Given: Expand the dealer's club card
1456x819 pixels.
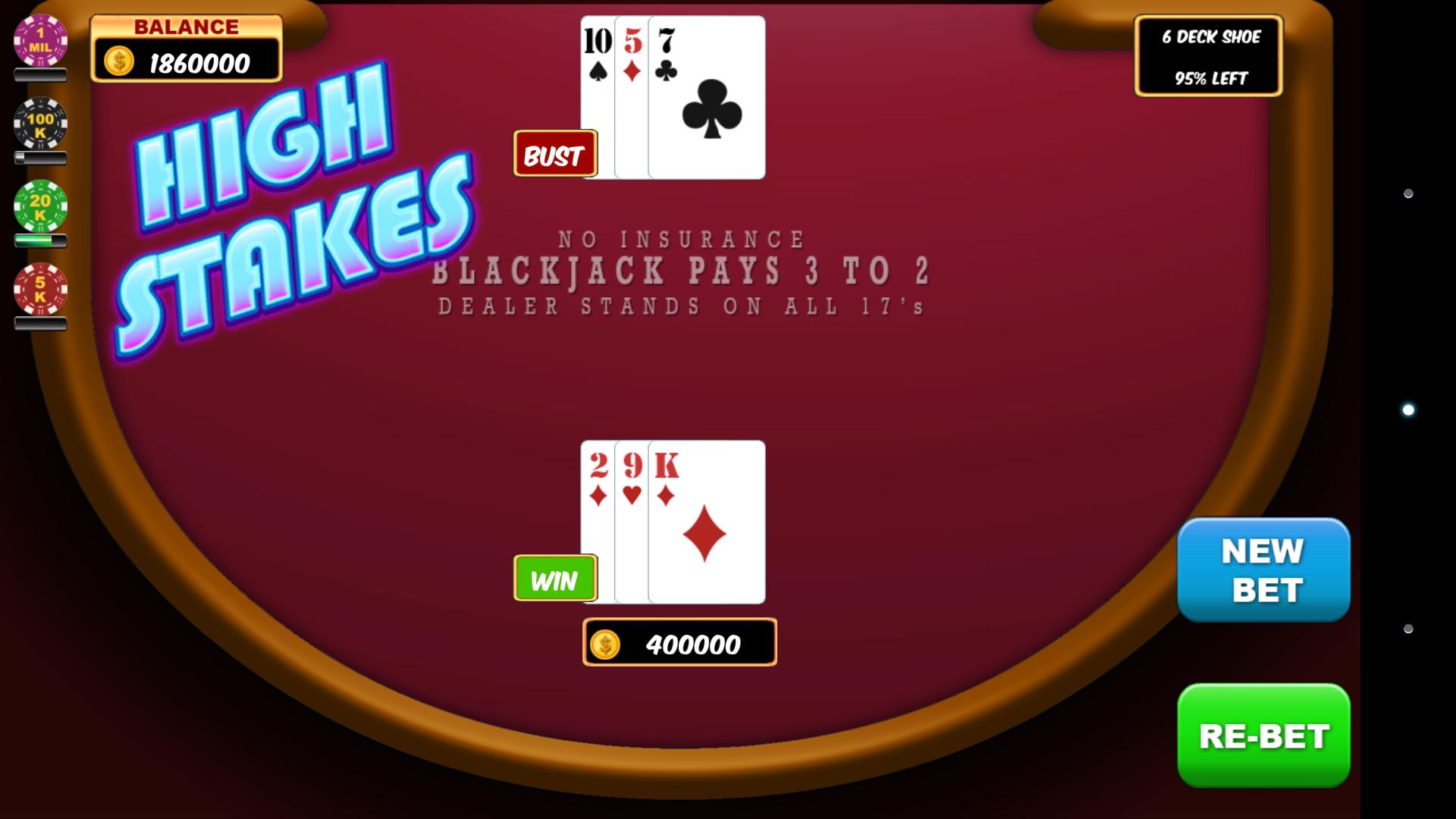Looking at the screenshot, I should pos(707,99).
